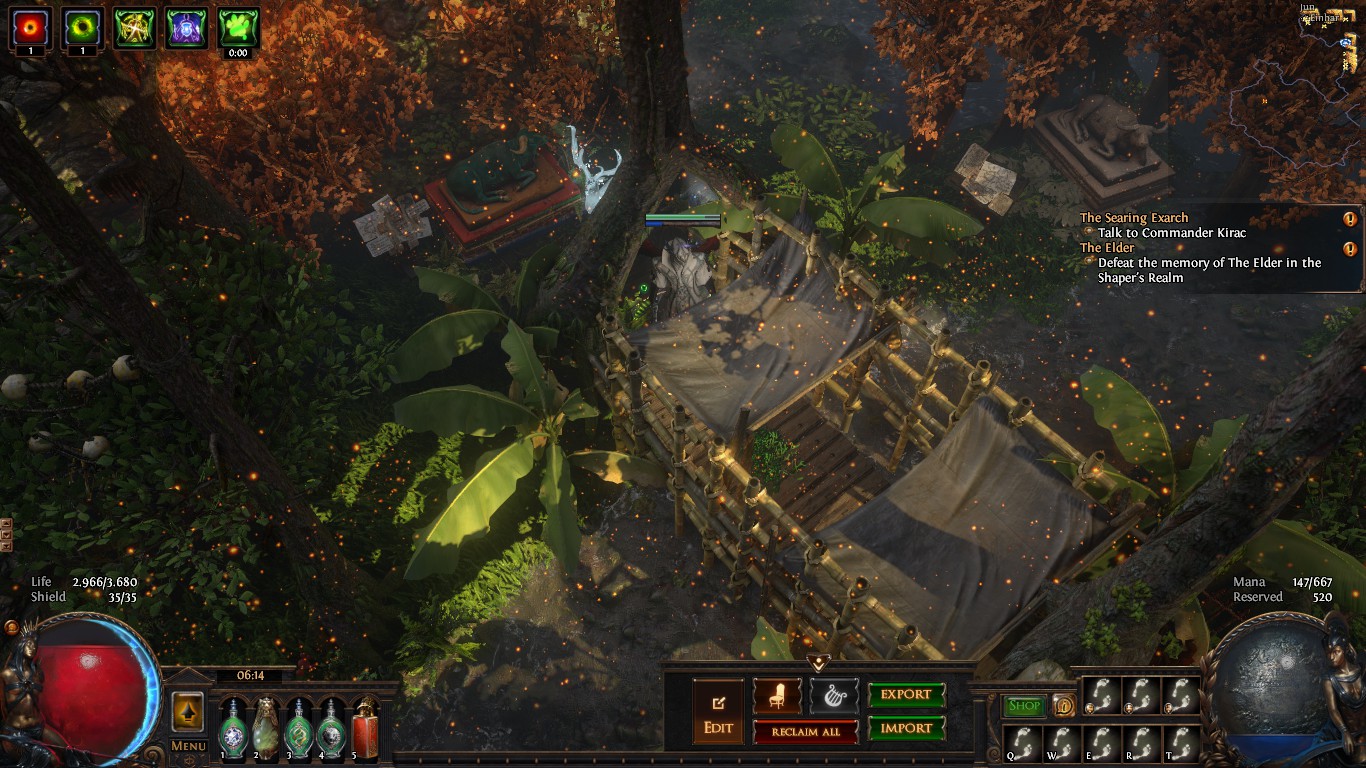Open the green Shop button
The image size is (1366, 768).
[x=1023, y=706]
